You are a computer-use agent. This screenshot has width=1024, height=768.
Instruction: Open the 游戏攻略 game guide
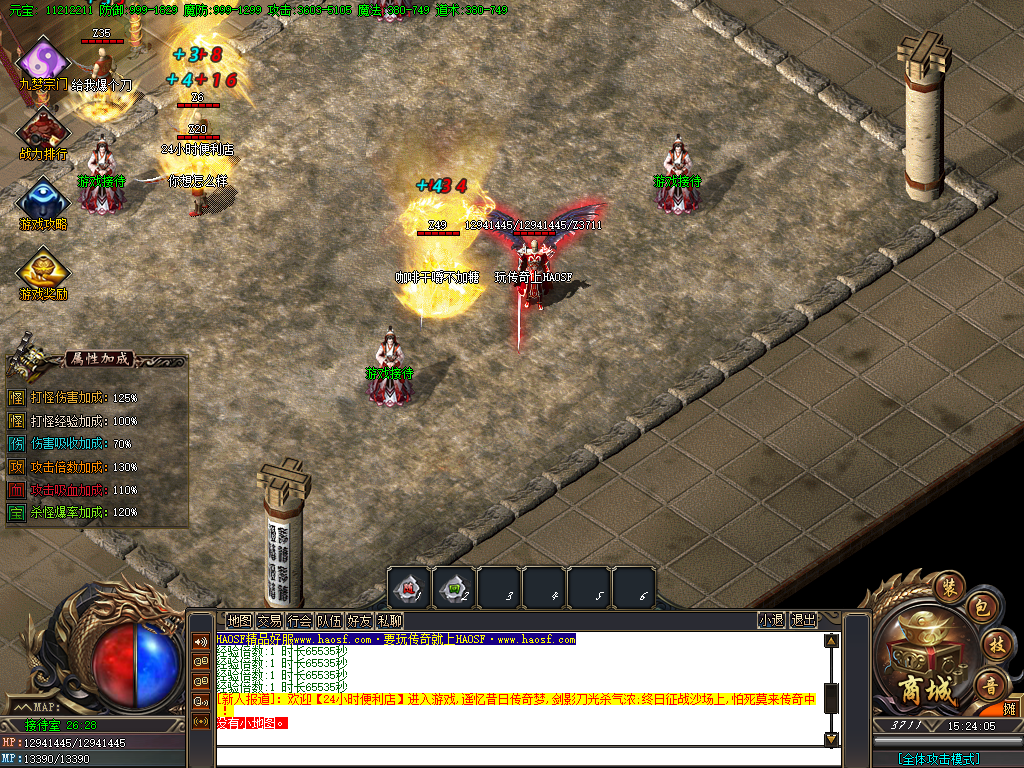pyautogui.click(x=43, y=198)
